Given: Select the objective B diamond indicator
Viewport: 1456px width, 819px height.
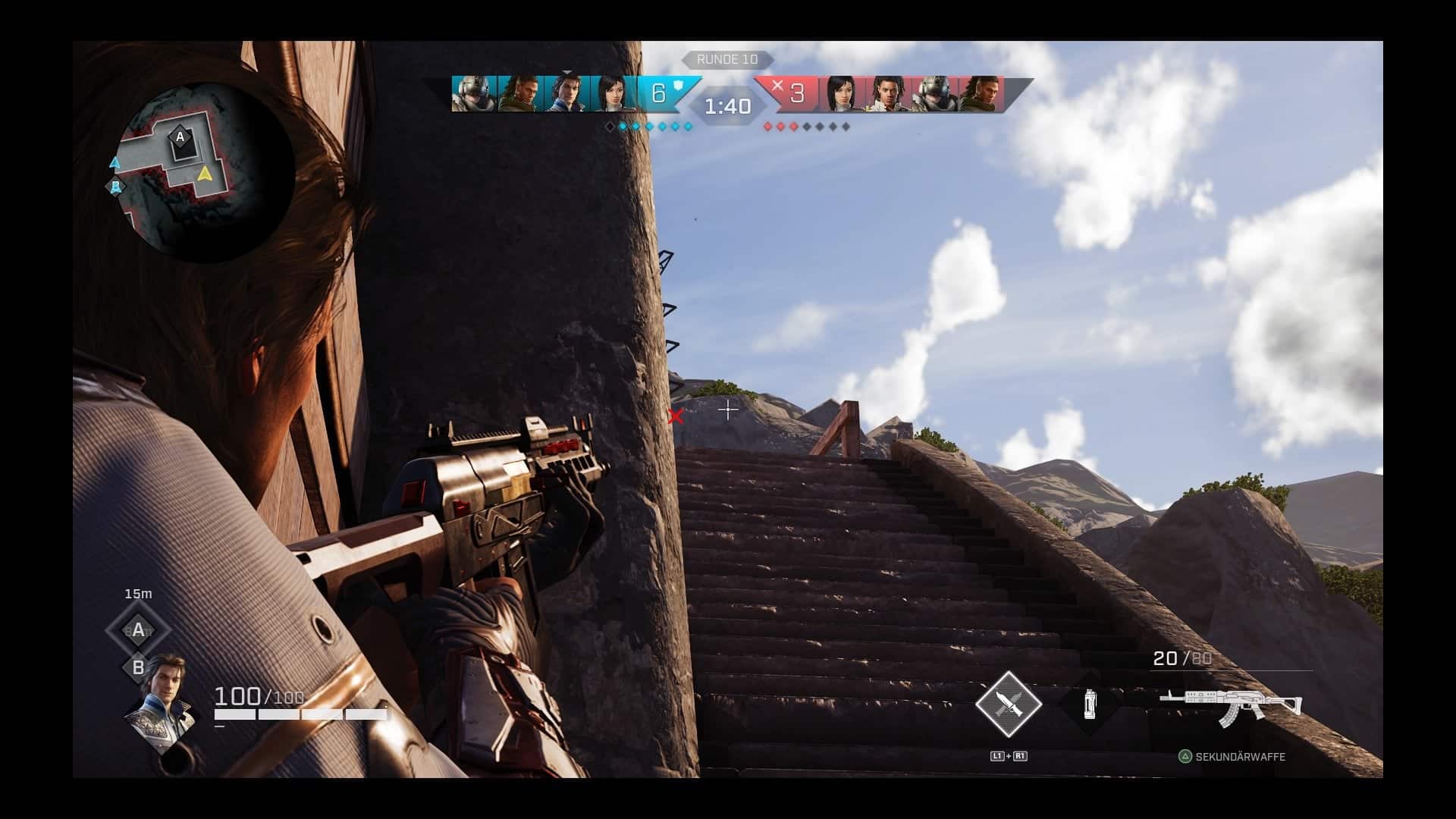Looking at the screenshot, I should click(x=138, y=667).
